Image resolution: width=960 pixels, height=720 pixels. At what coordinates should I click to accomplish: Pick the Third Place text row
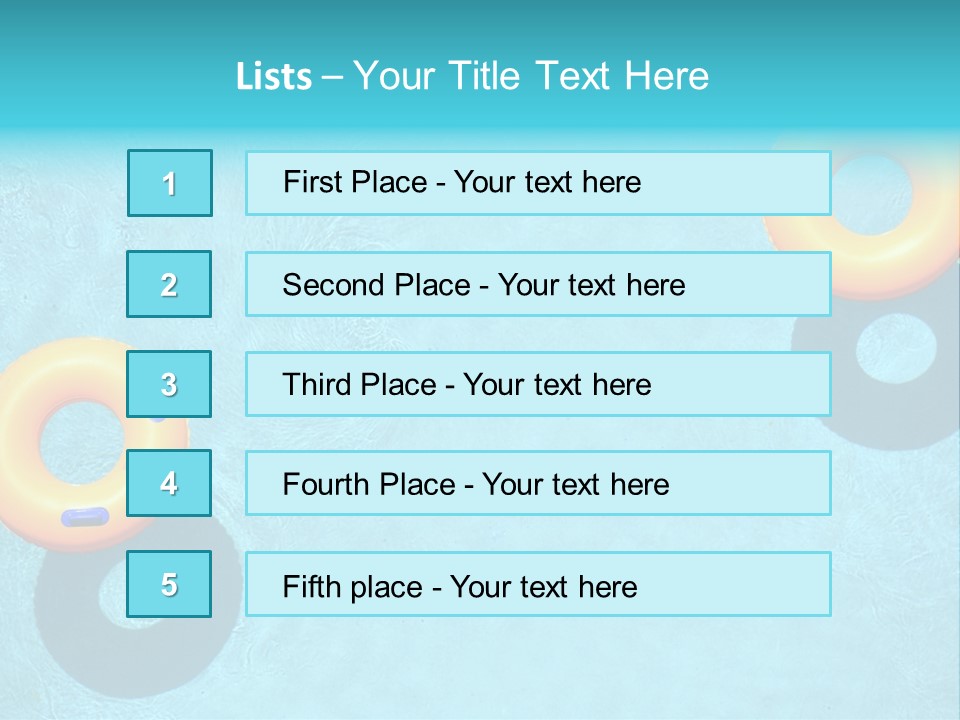pyautogui.click(x=538, y=384)
